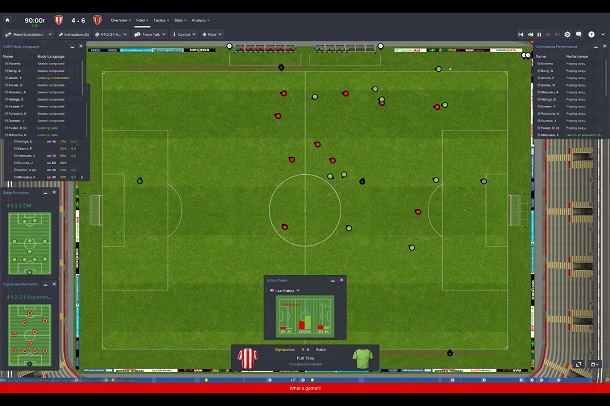Open the Overview dropdown menu
Image resolution: width=610 pixels, height=406 pixels.
(119, 20)
